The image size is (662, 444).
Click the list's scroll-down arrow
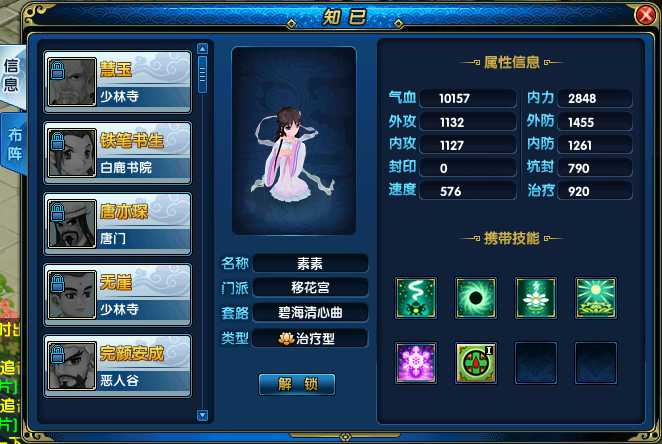coord(202,414)
